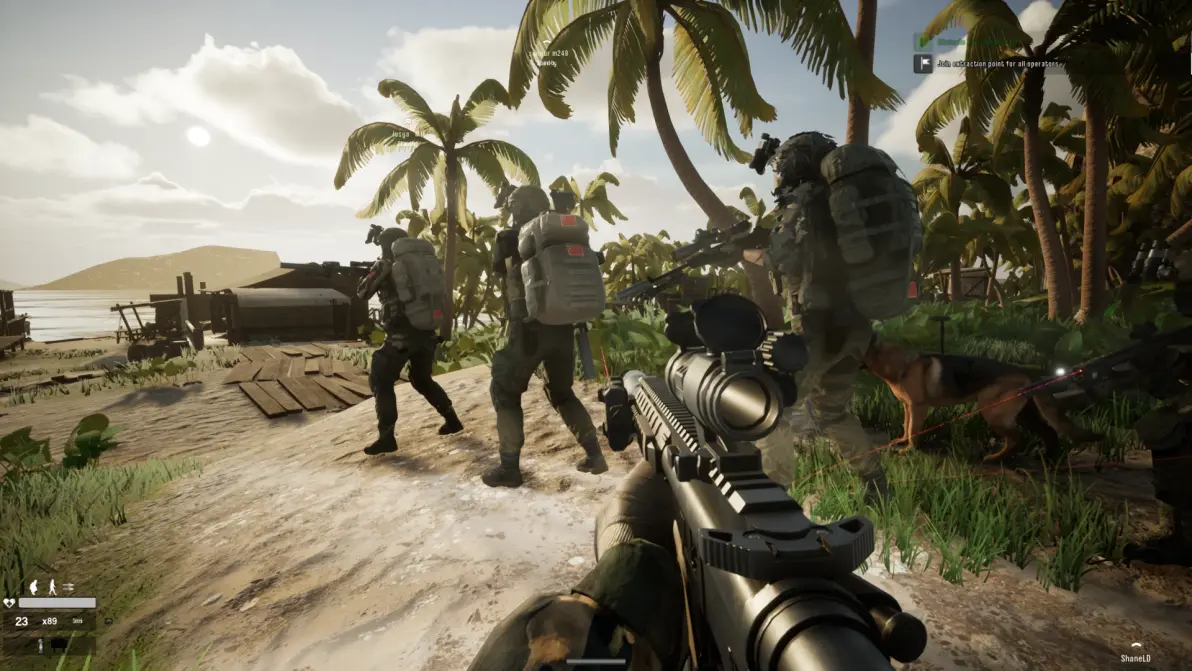Select the extraction point objective flag icon
The height and width of the screenshot is (671, 1192).
click(922, 63)
